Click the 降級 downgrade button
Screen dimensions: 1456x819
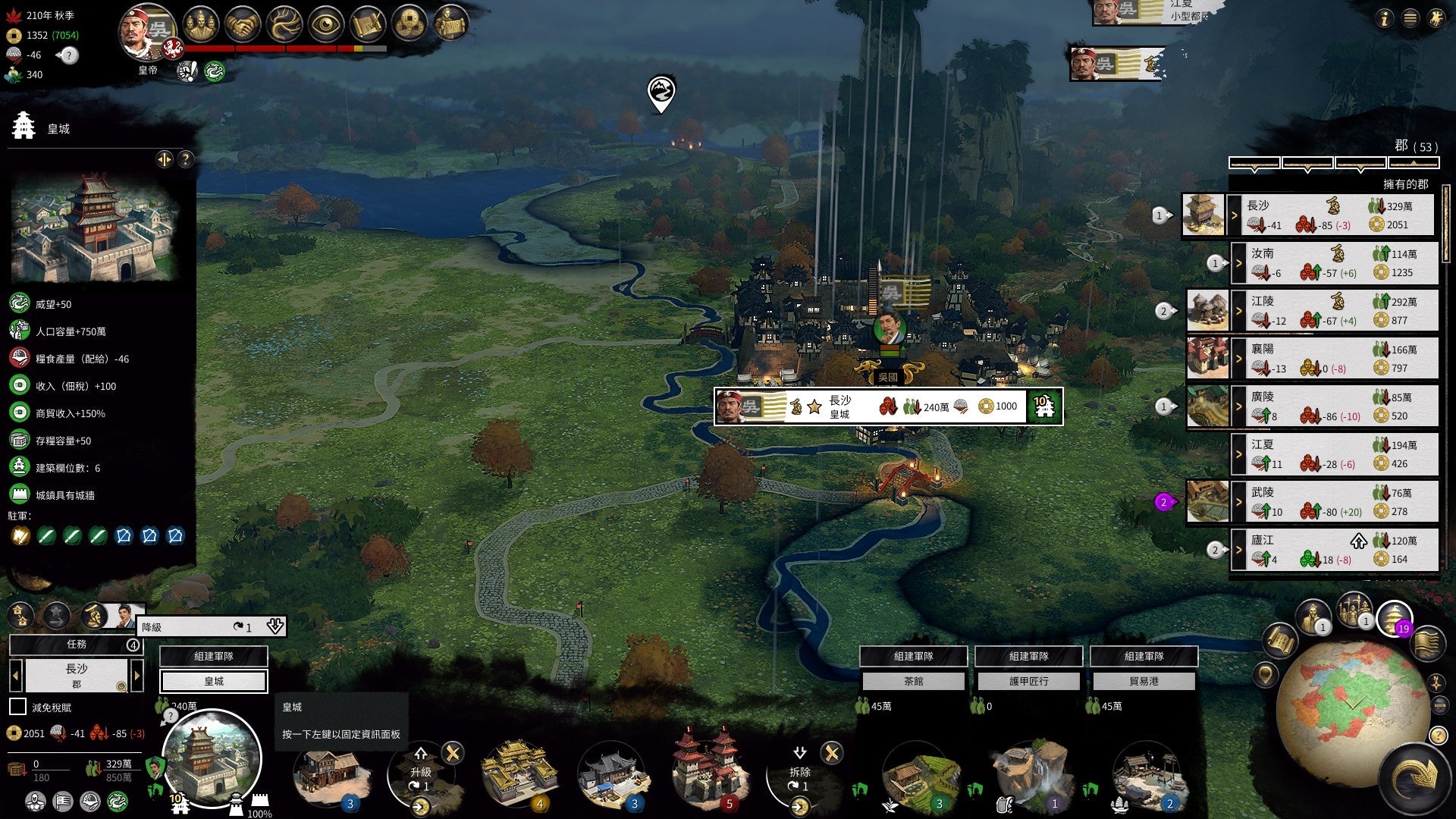212,627
